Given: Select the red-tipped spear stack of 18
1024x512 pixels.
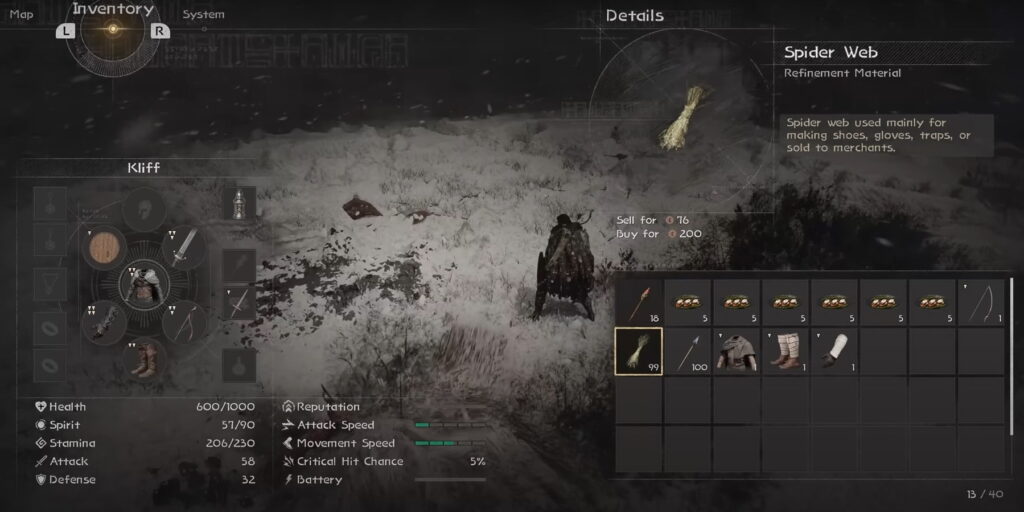Looking at the screenshot, I should [x=638, y=302].
